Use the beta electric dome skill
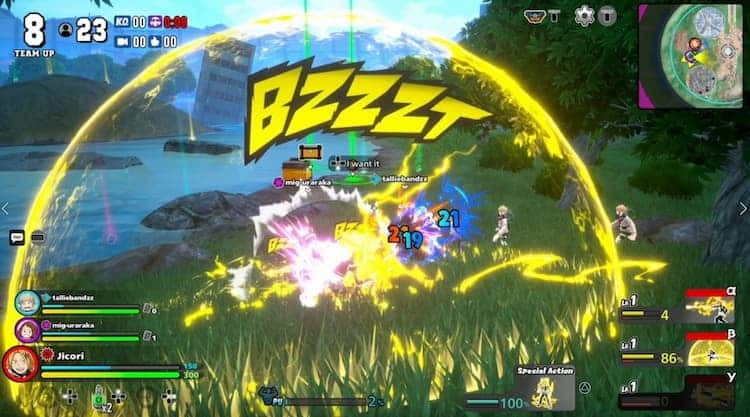This screenshot has height=417, width=750. tap(711, 350)
